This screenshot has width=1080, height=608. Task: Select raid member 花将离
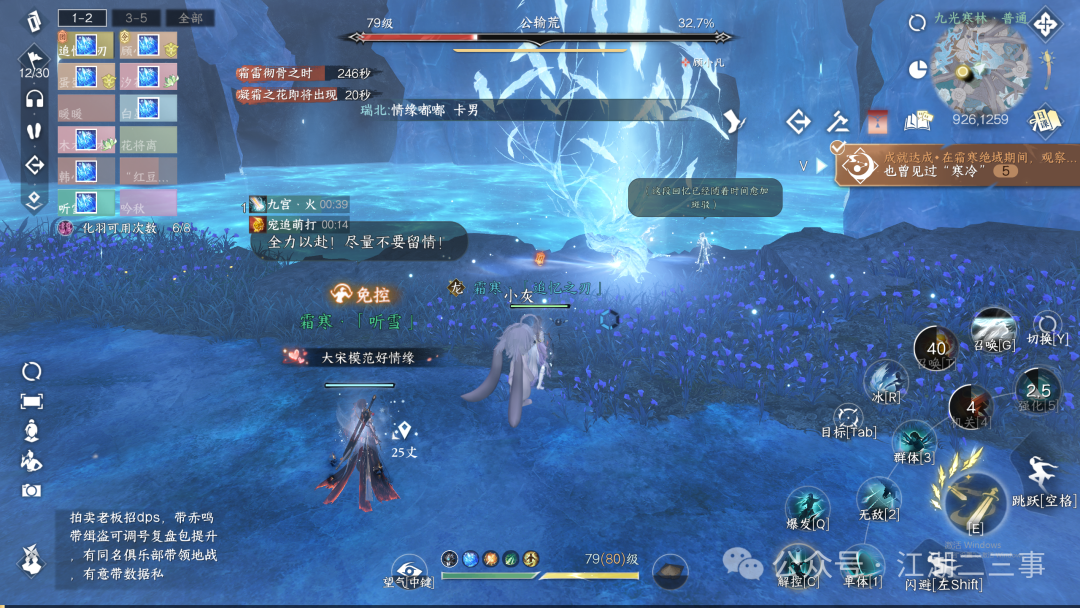(148, 140)
